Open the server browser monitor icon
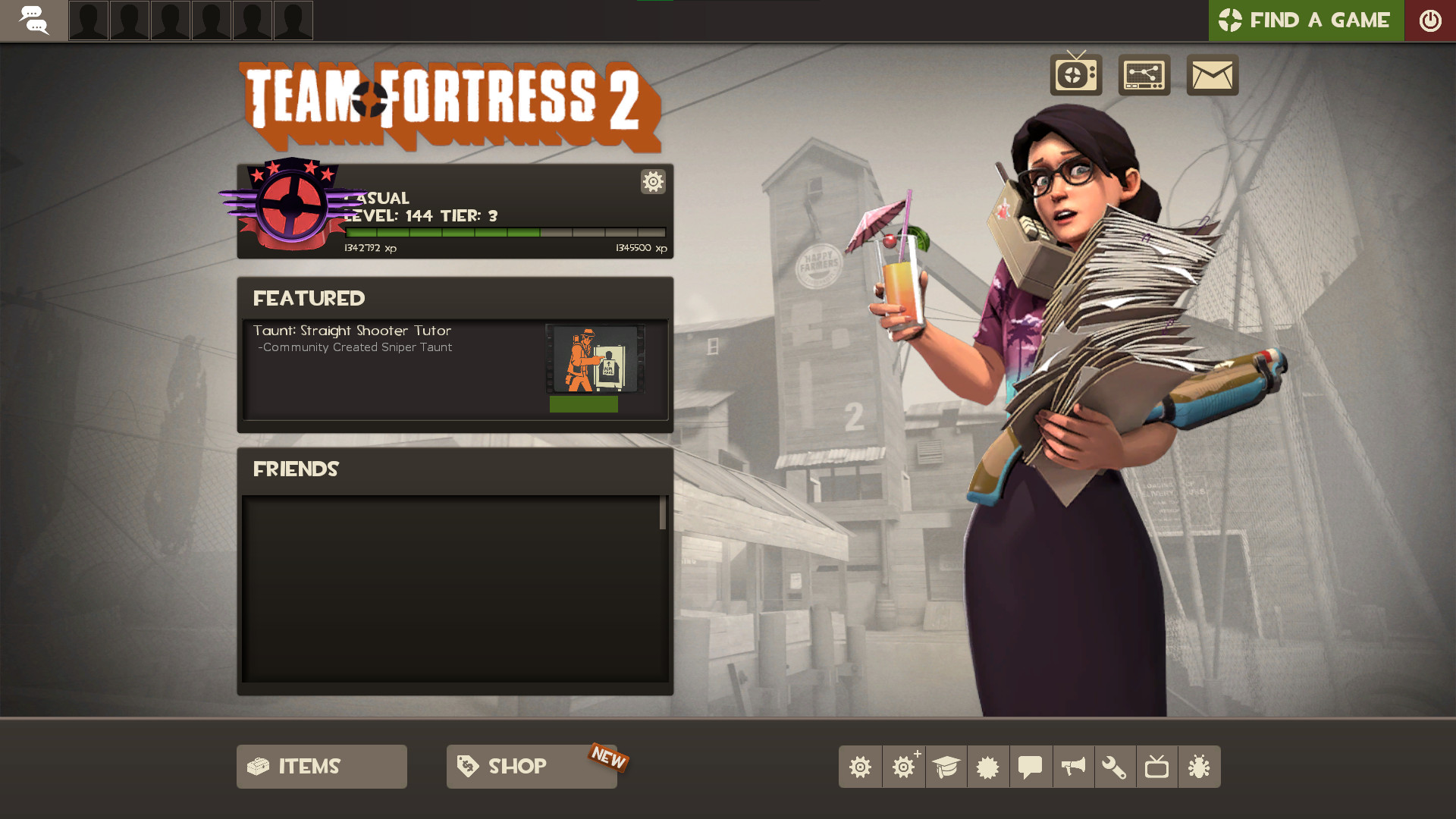The height and width of the screenshot is (819, 1456). (1144, 75)
